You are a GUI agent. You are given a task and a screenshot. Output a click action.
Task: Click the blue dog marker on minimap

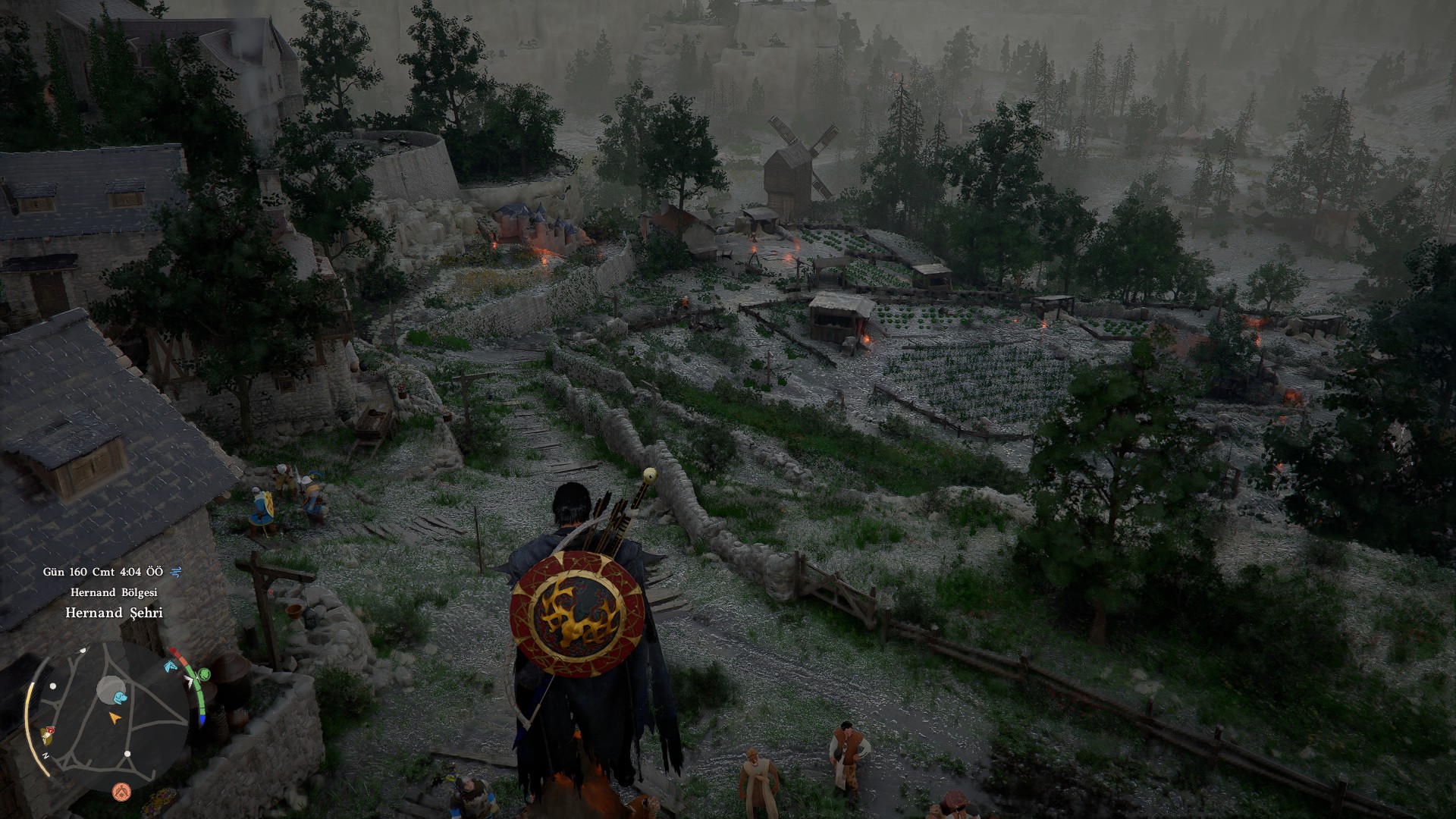121,697
